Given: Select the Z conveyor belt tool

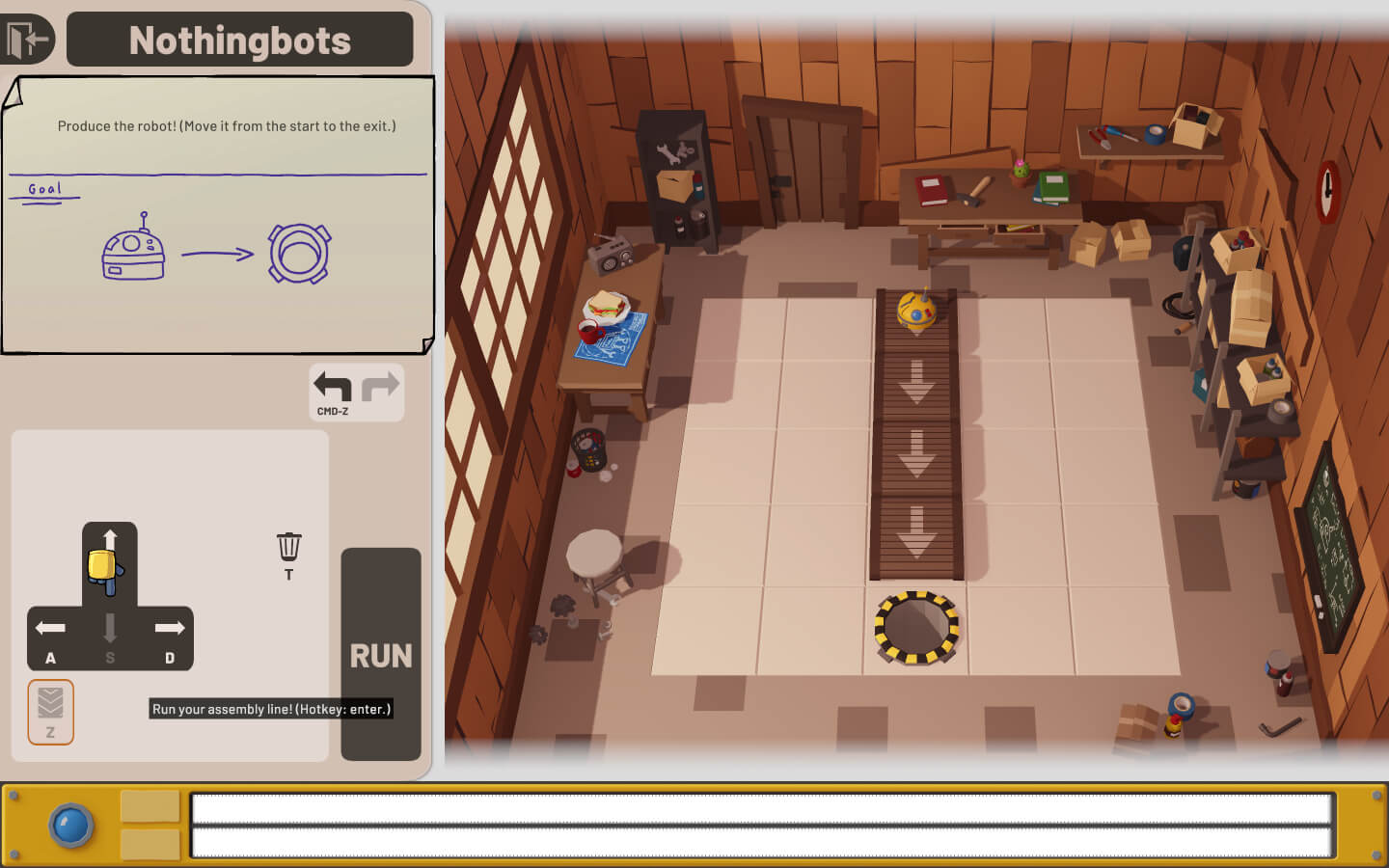Looking at the screenshot, I should [x=51, y=711].
